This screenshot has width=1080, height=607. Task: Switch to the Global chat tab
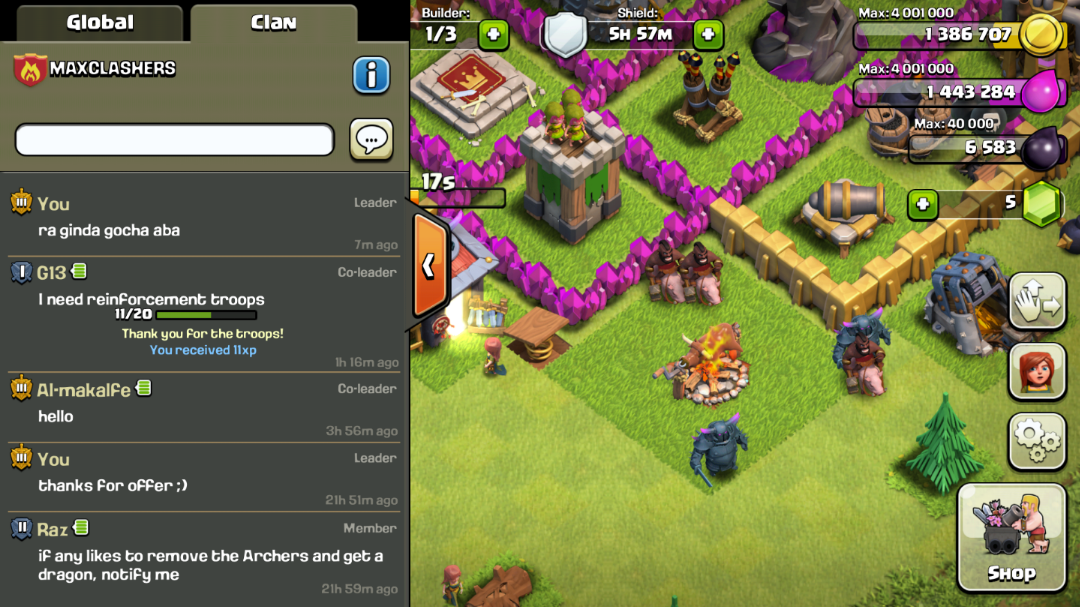(x=99, y=22)
